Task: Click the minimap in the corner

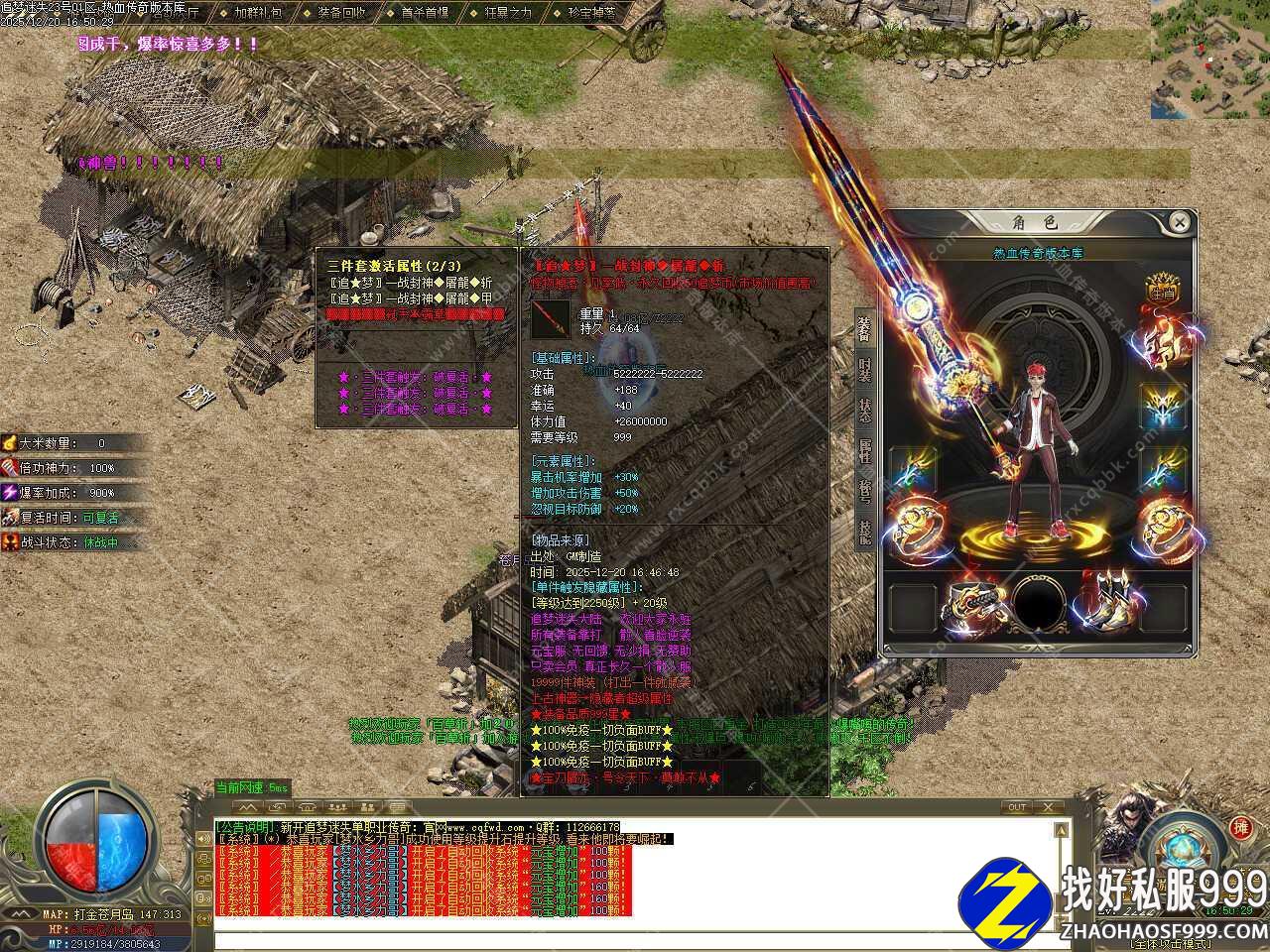Action: tap(1209, 59)
